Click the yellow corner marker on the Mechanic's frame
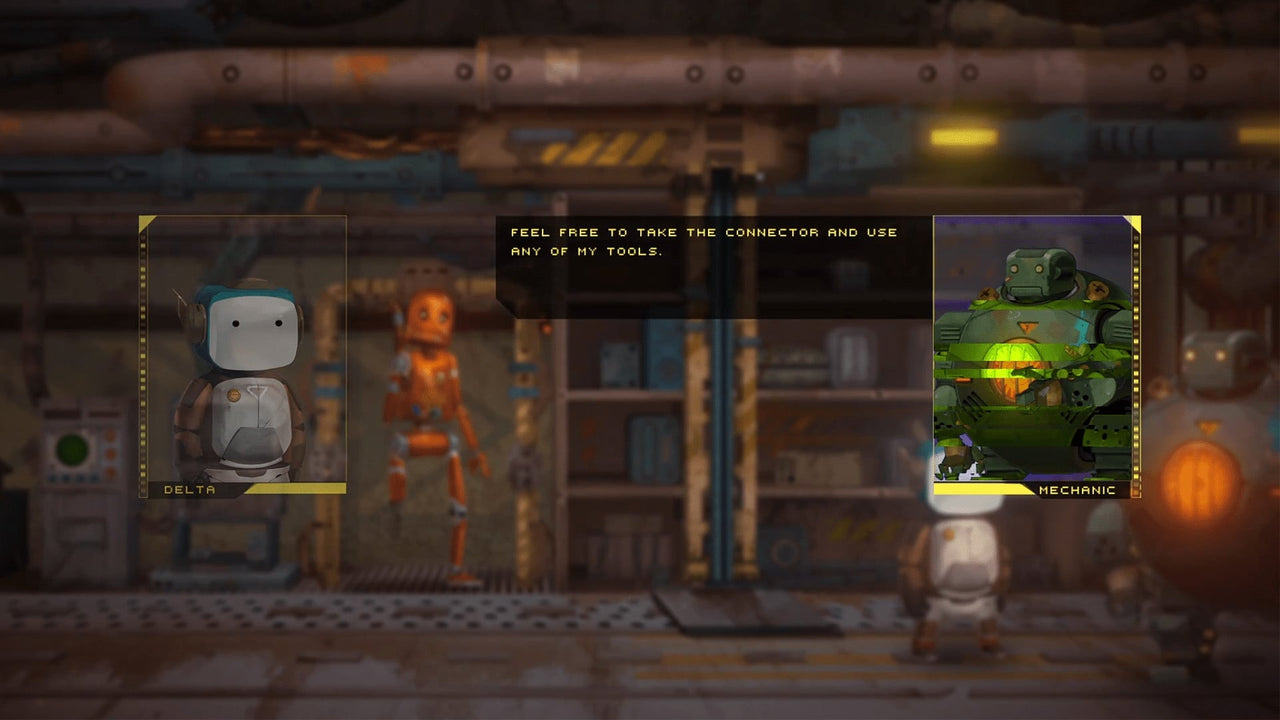Image resolution: width=1280 pixels, height=720 pixels. tap(1134, 222)
